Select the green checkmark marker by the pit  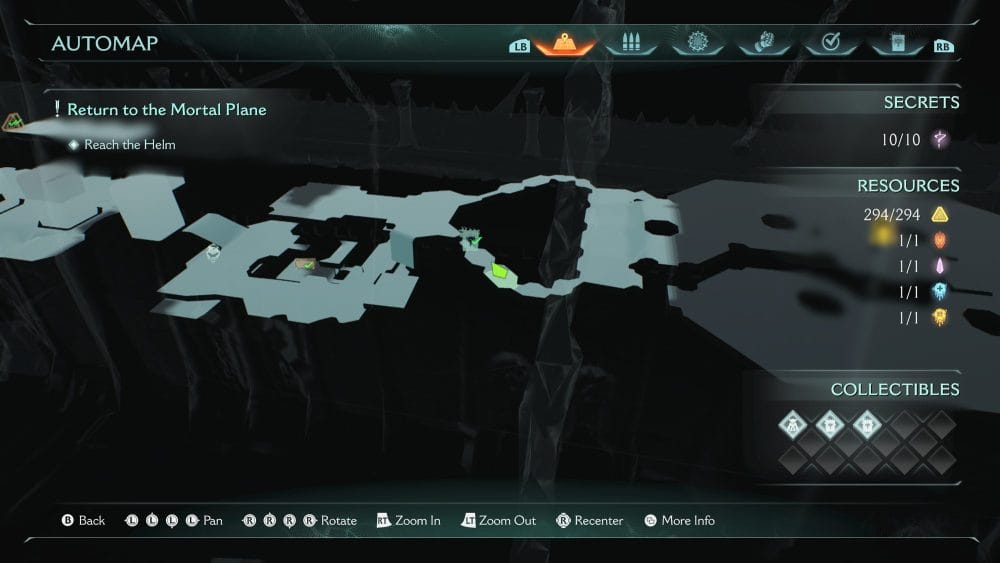point(472,238)
